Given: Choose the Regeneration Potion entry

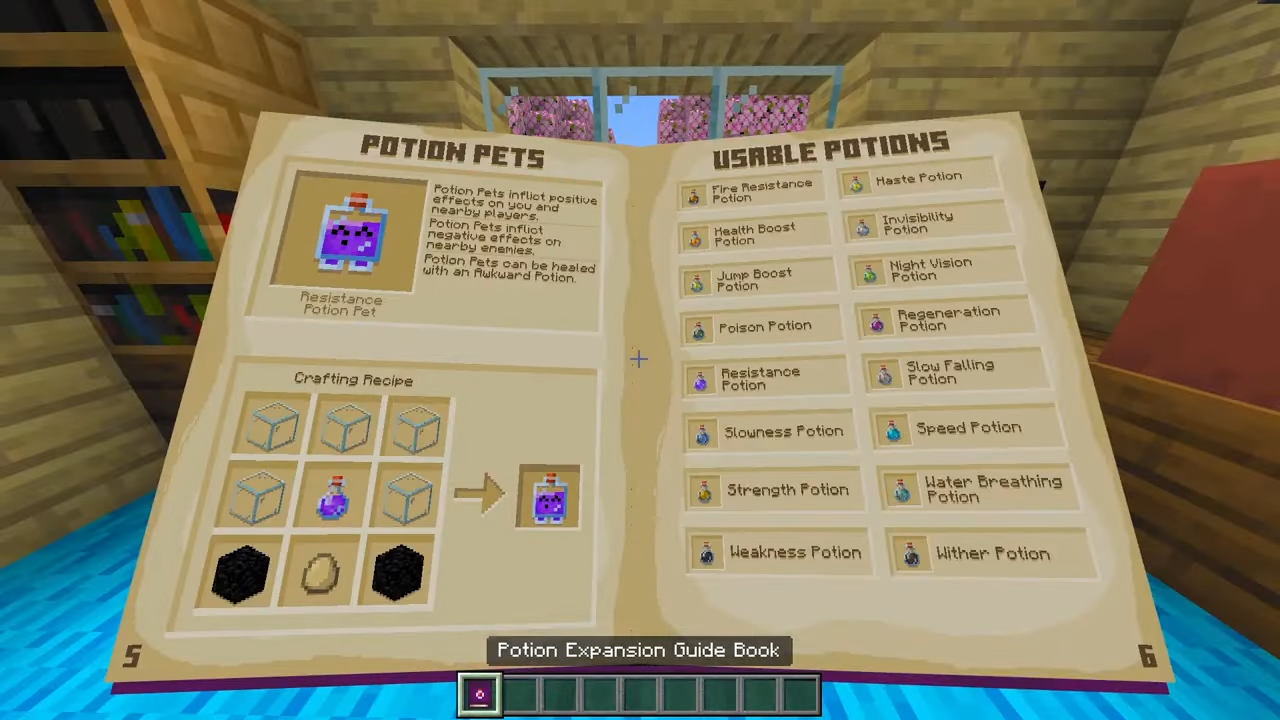Looking at the screenshot, I should click(946, 319).
